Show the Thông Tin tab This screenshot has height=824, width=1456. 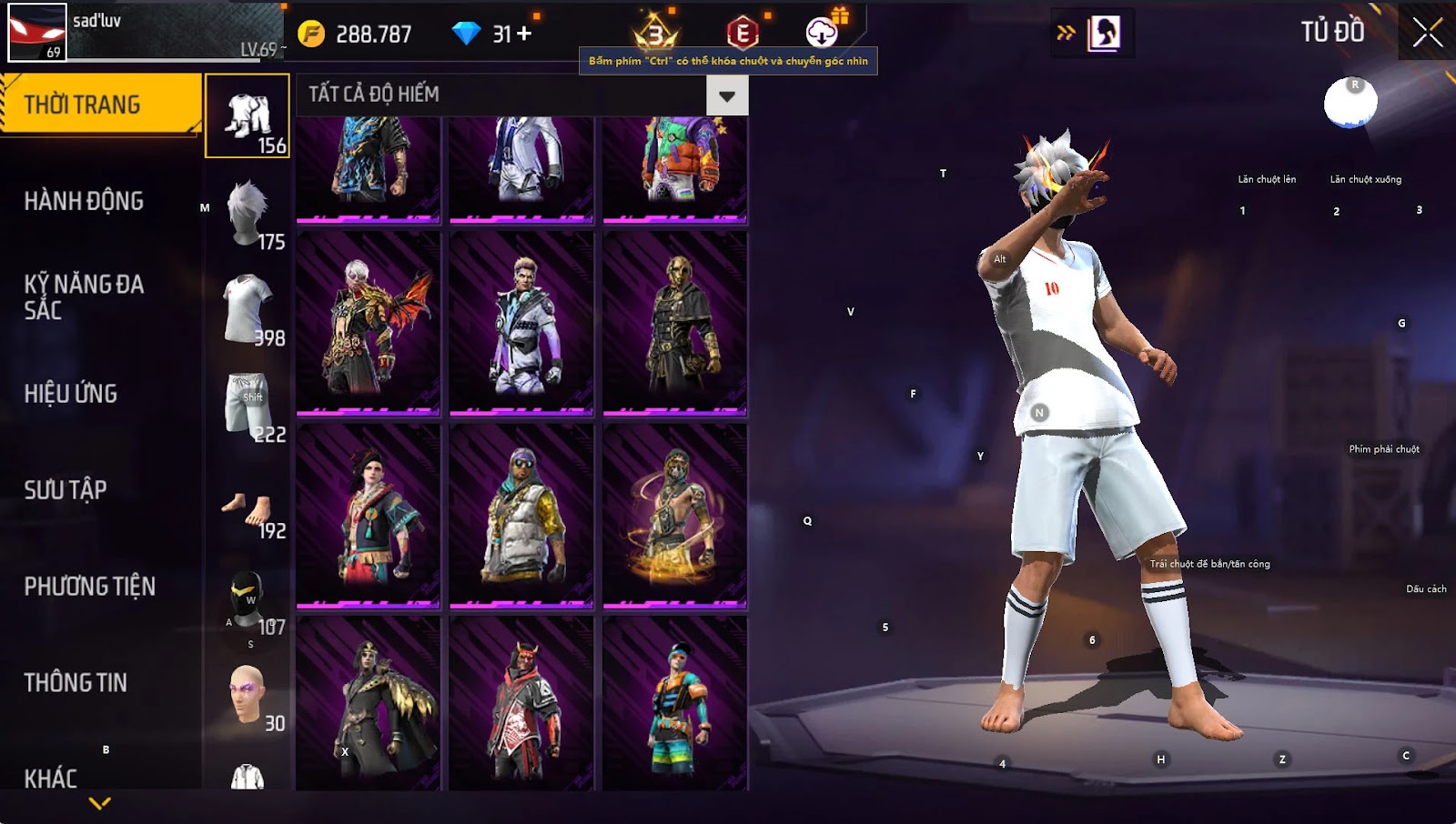(x=76, y=683)
